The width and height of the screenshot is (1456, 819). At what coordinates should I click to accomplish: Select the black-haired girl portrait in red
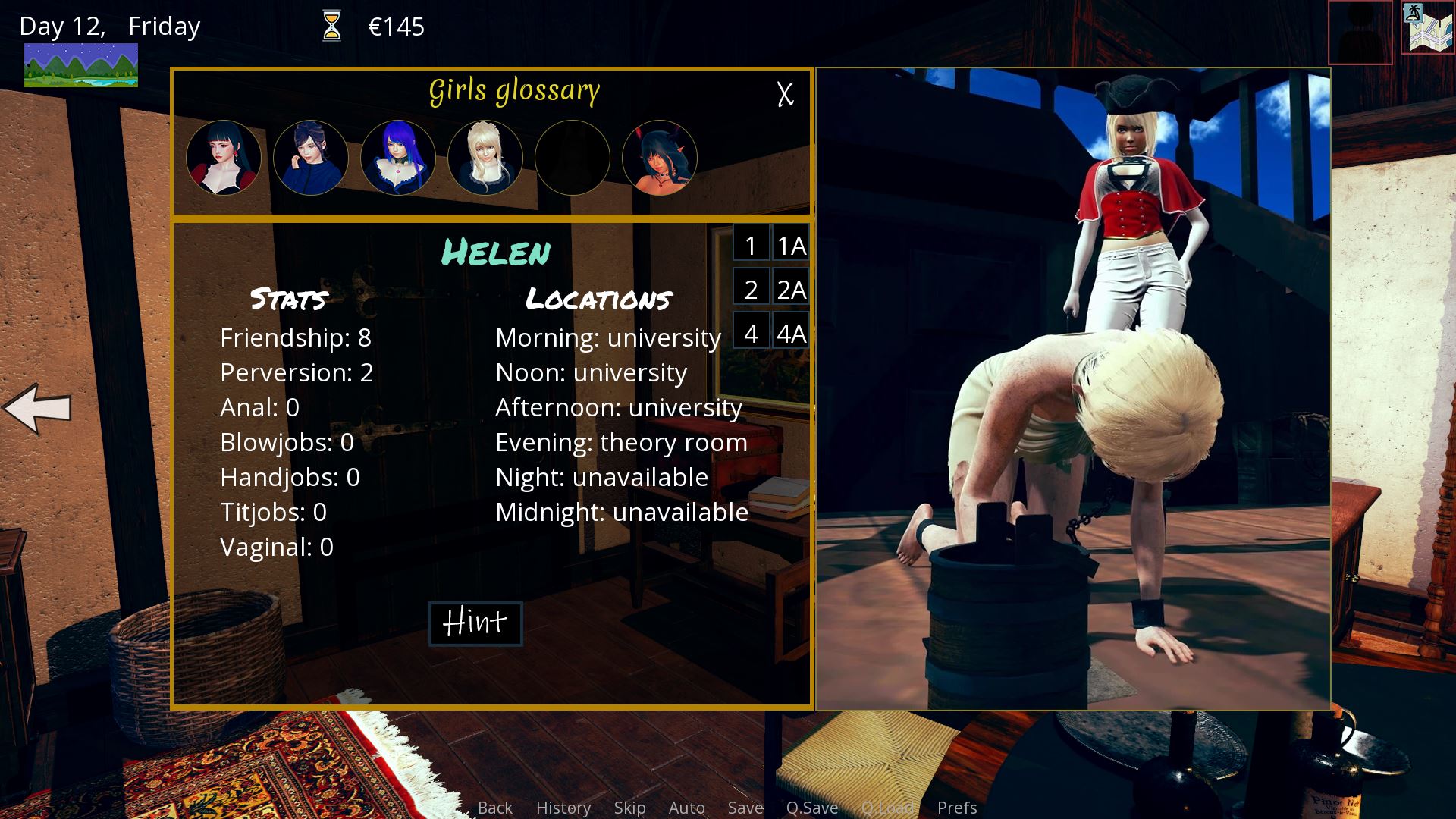click(224, 158)
